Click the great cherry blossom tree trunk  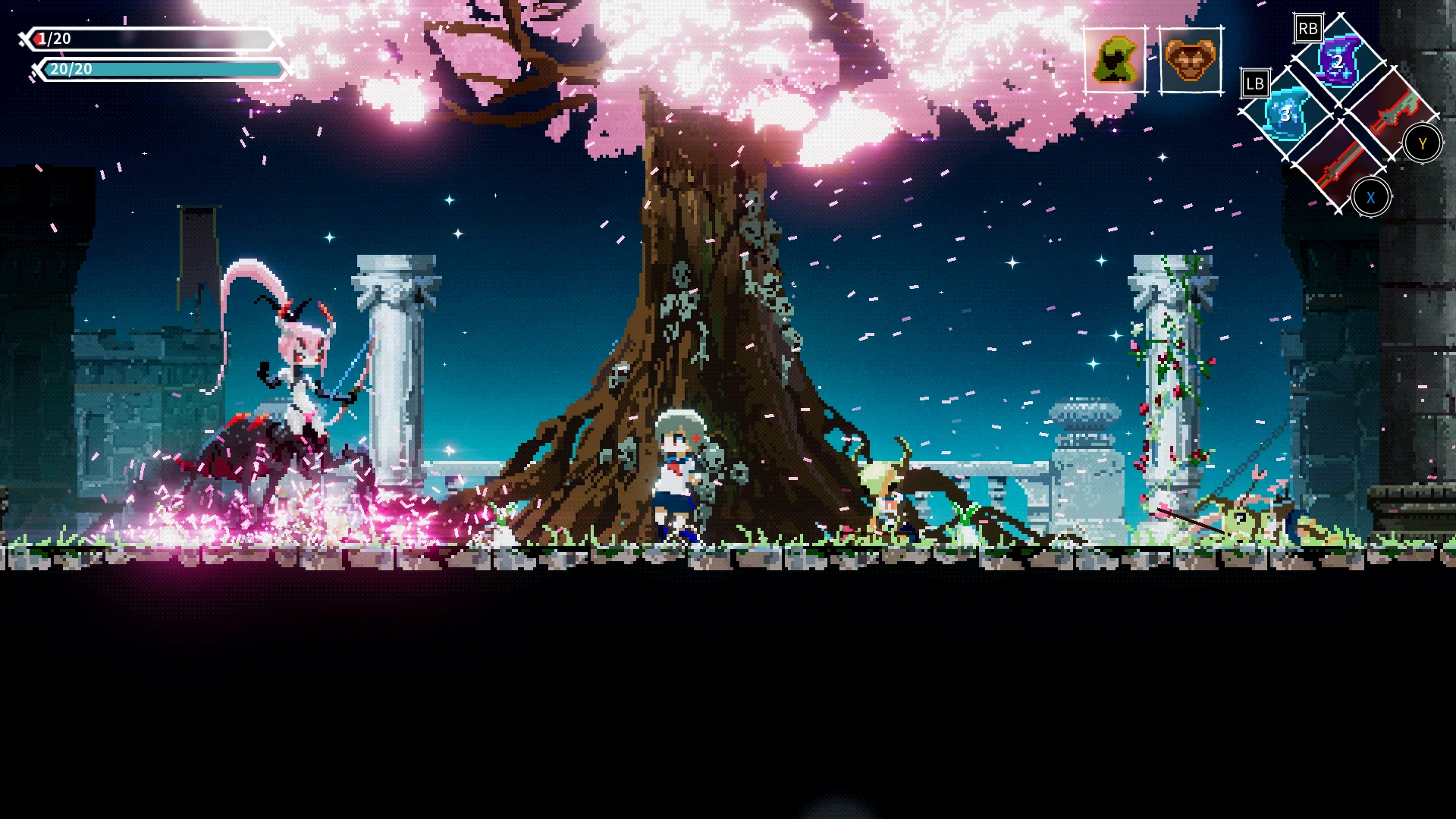[705, 303]
